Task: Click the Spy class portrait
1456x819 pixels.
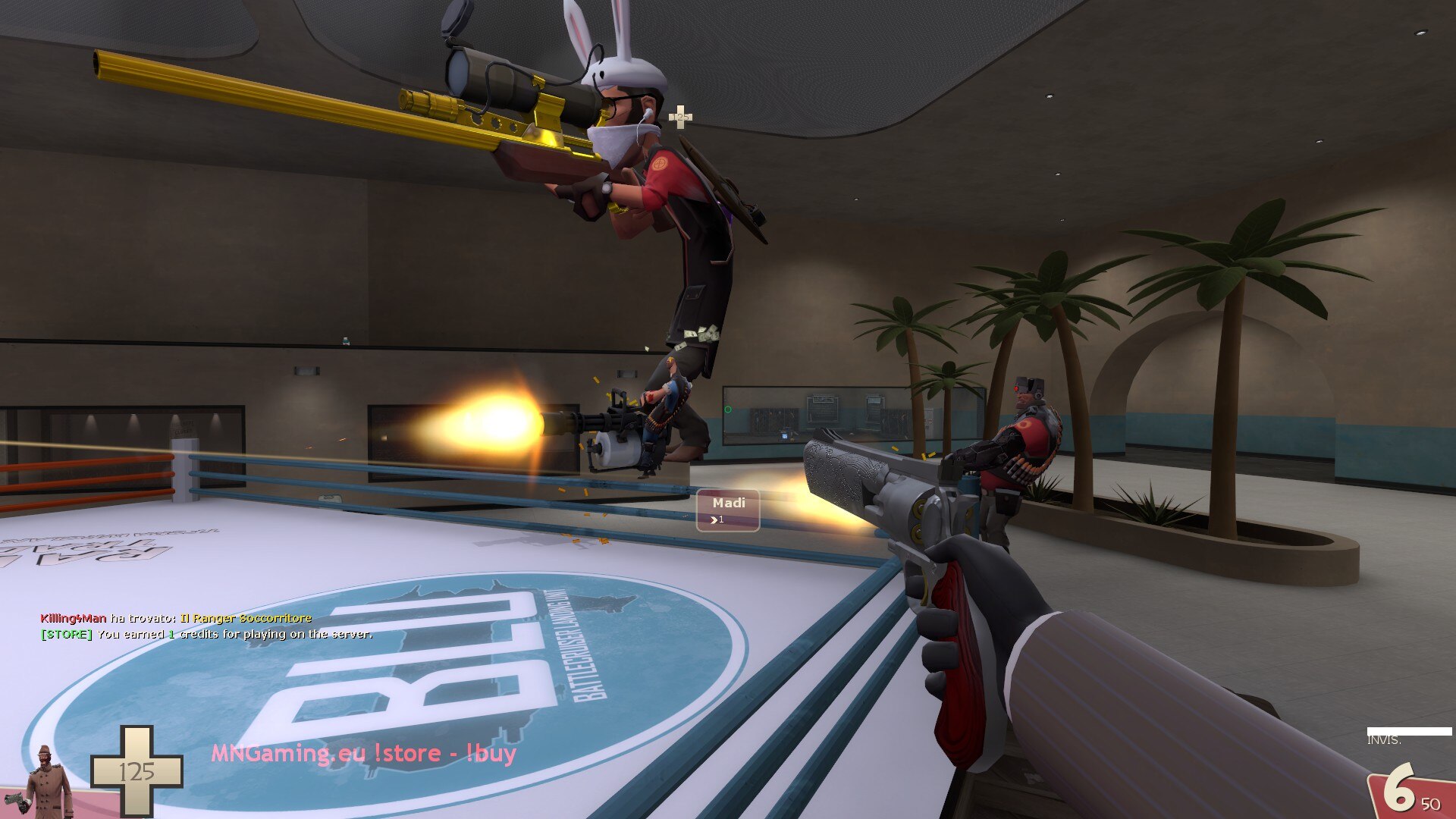Action: point(47,781)
